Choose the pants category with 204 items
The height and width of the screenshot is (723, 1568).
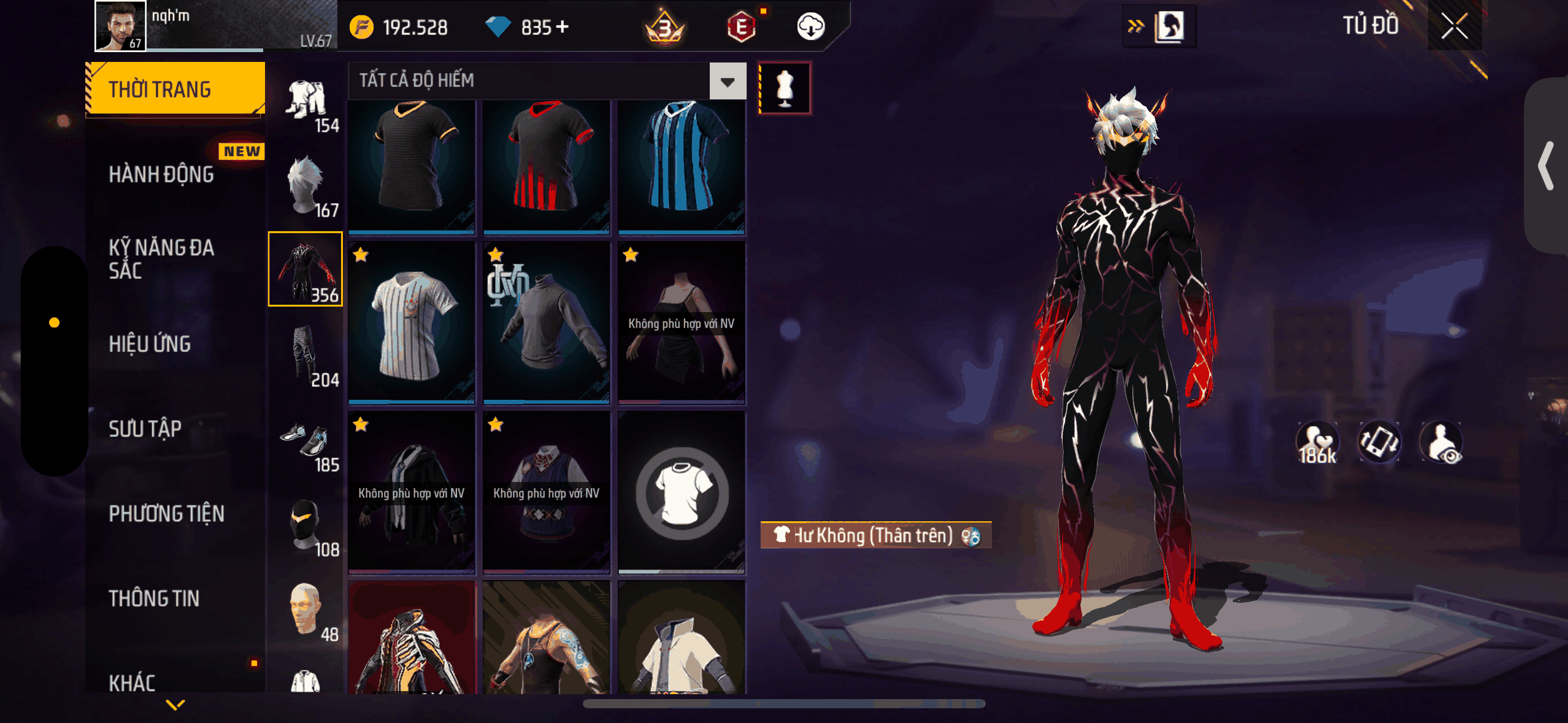[x=306, y=356]
